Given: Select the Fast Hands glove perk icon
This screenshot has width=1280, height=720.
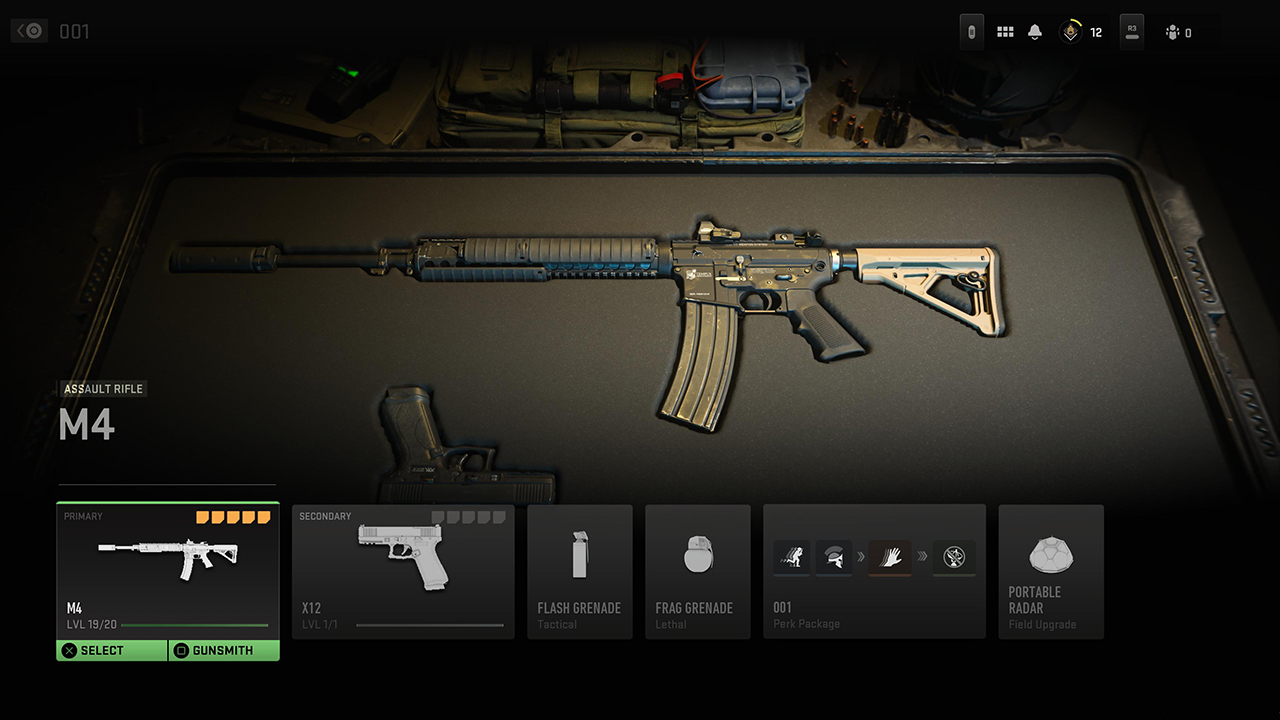Looking at the screenshot, I should (889, 558).
